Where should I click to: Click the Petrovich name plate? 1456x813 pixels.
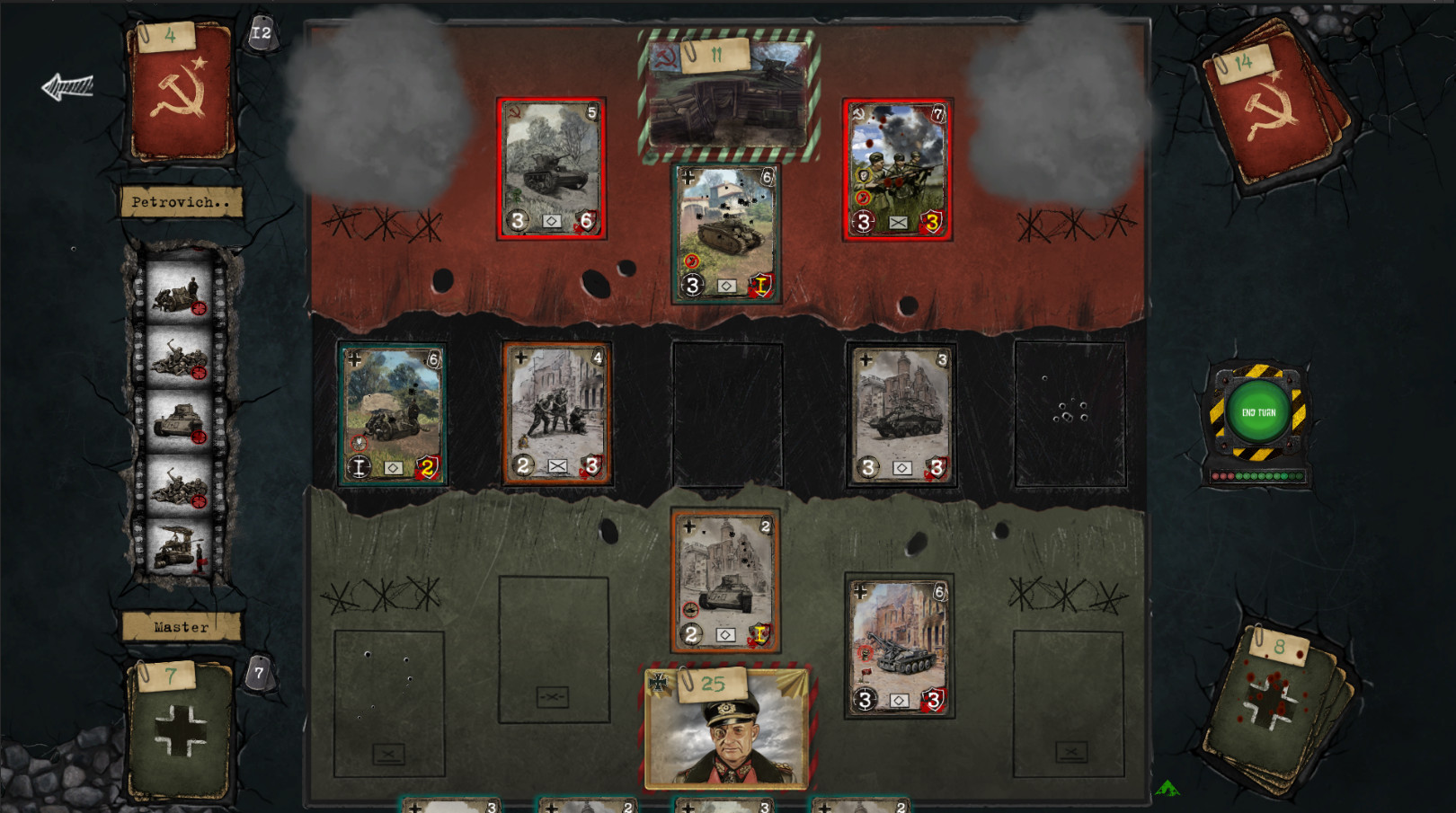click(x=182, y=203)
